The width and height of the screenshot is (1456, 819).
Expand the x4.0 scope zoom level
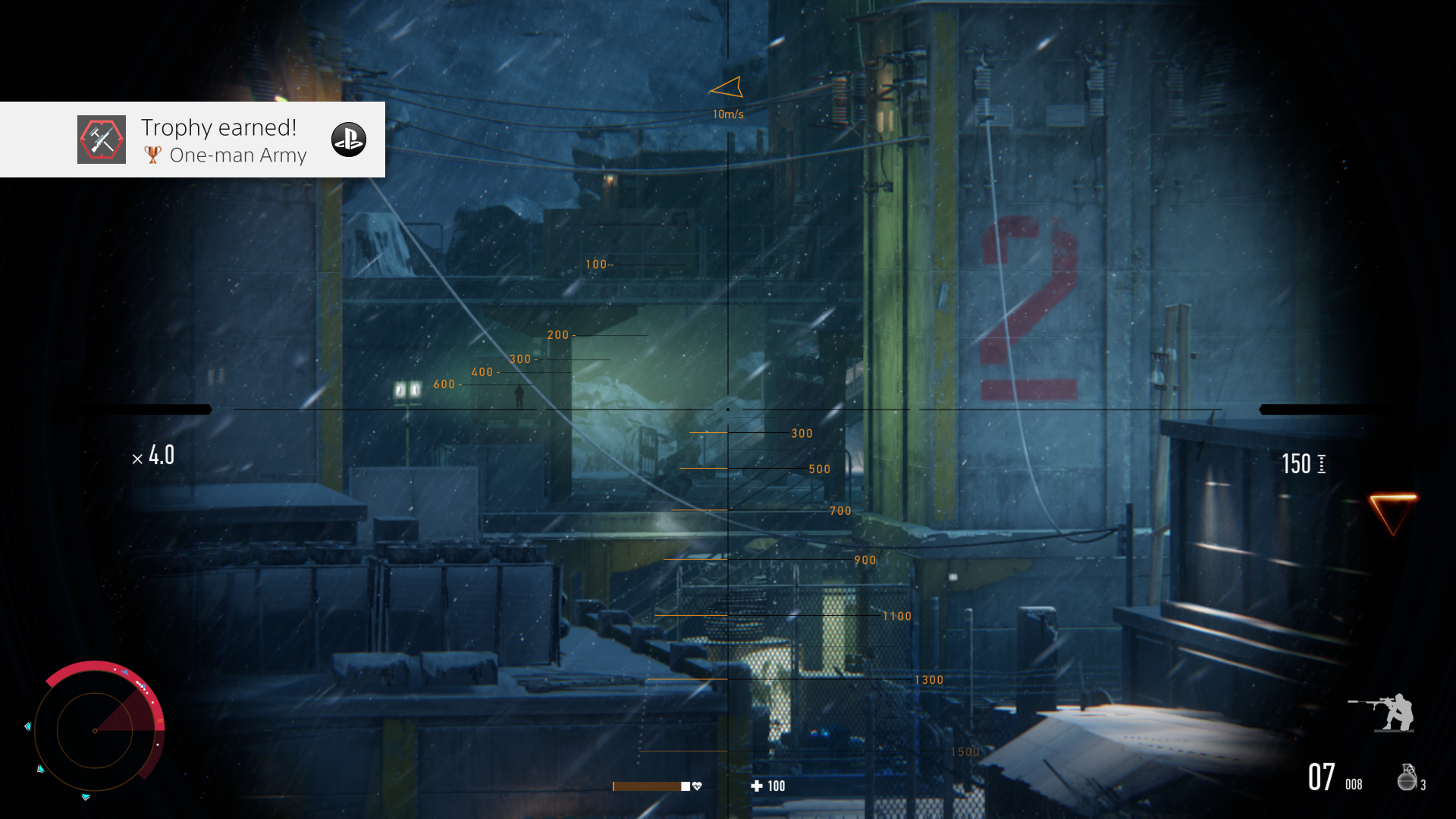(154, 456)
